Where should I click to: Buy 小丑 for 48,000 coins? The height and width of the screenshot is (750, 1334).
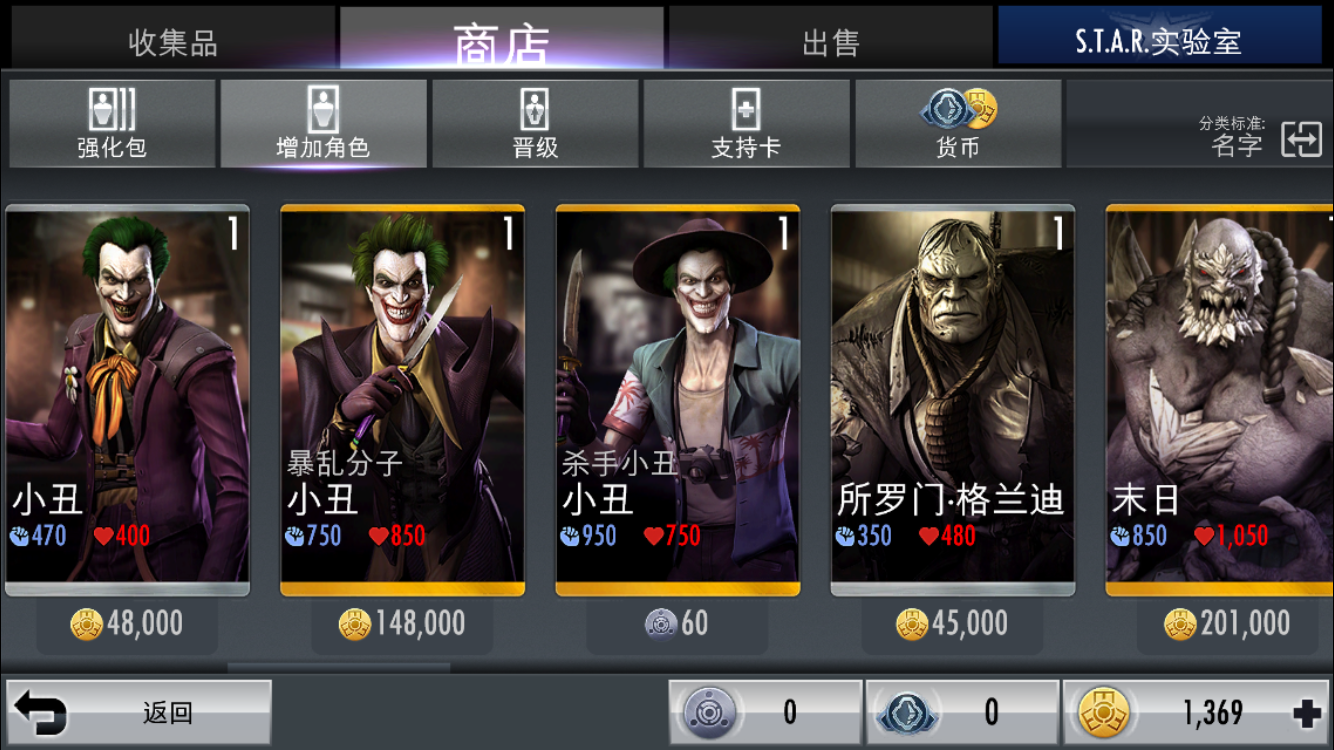coord(127,624)
